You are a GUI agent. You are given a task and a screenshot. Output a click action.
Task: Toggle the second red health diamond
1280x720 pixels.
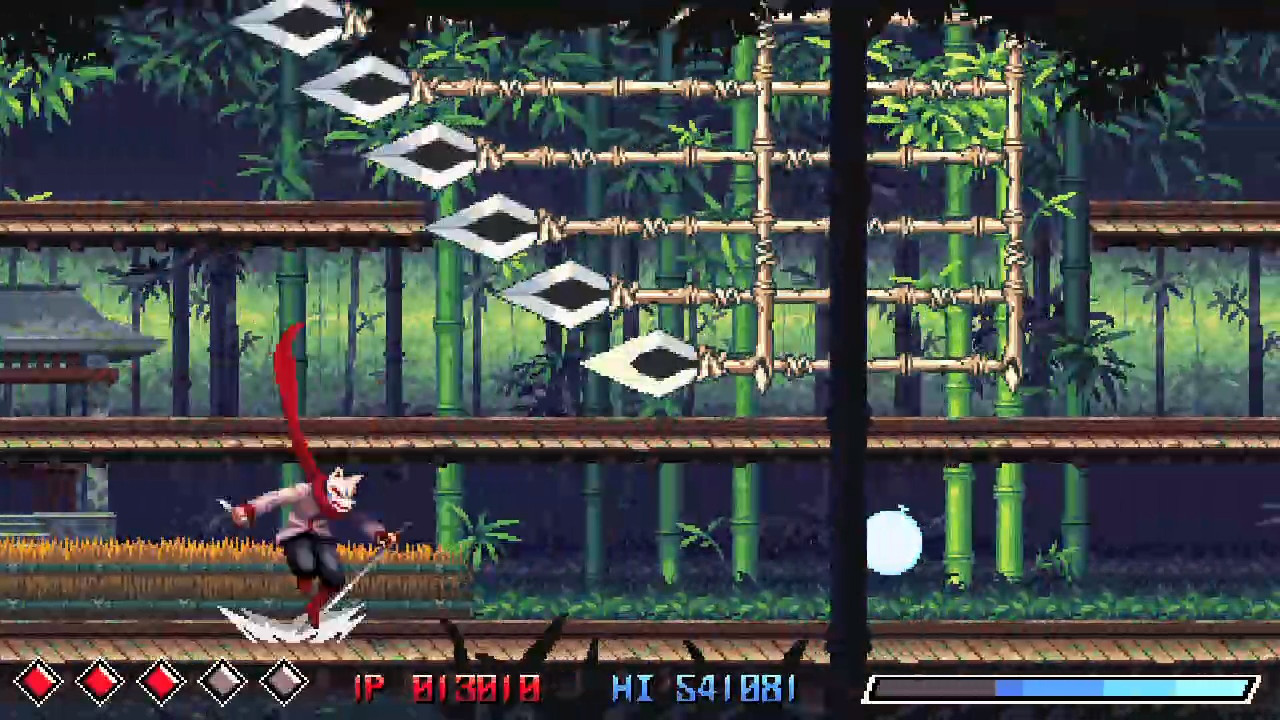point(98,681)
